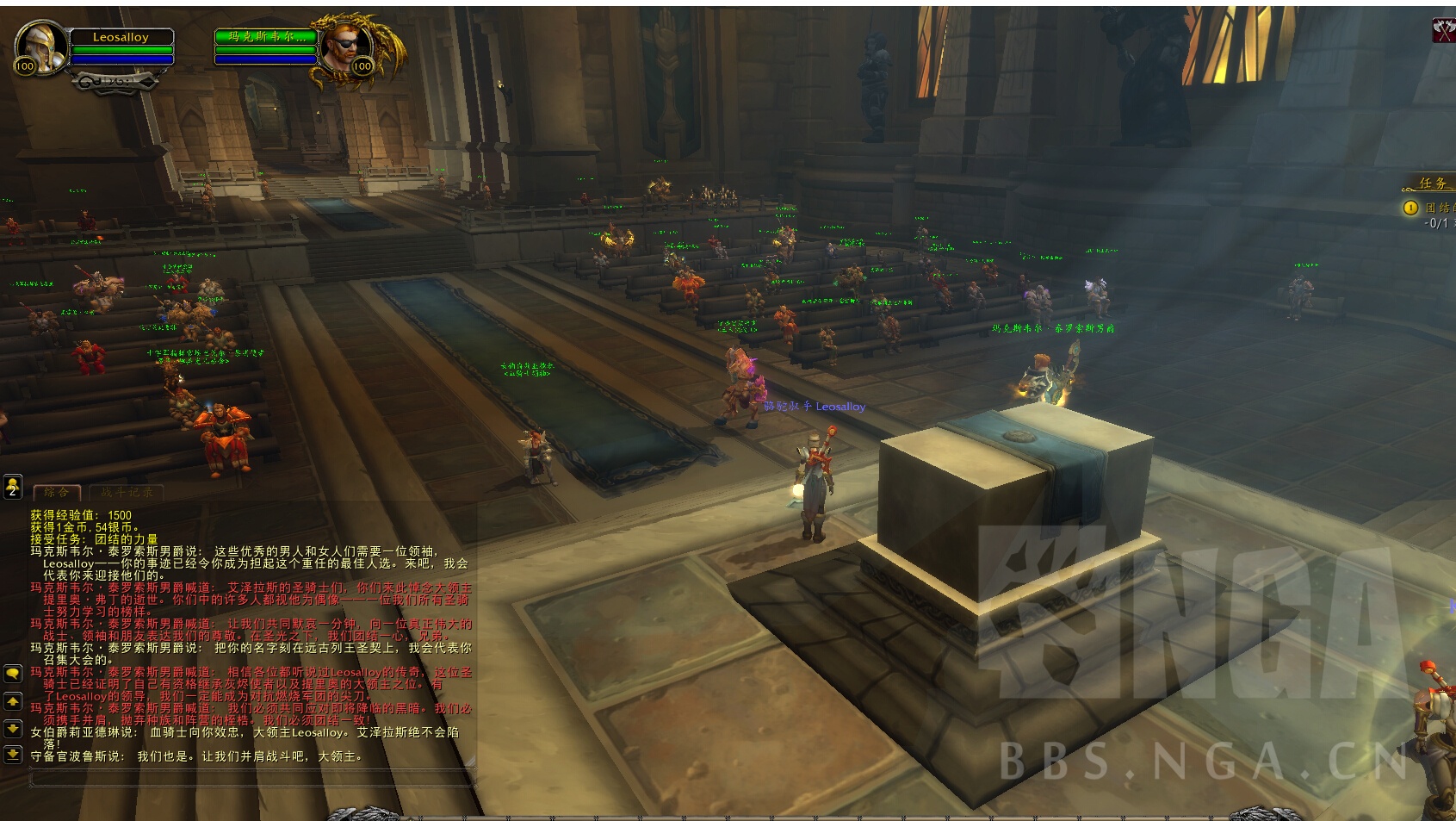Image resolution: width=1456 pixels, height=821 pixels.
Task: Click the chat input box
Action: tap(250, 779)
